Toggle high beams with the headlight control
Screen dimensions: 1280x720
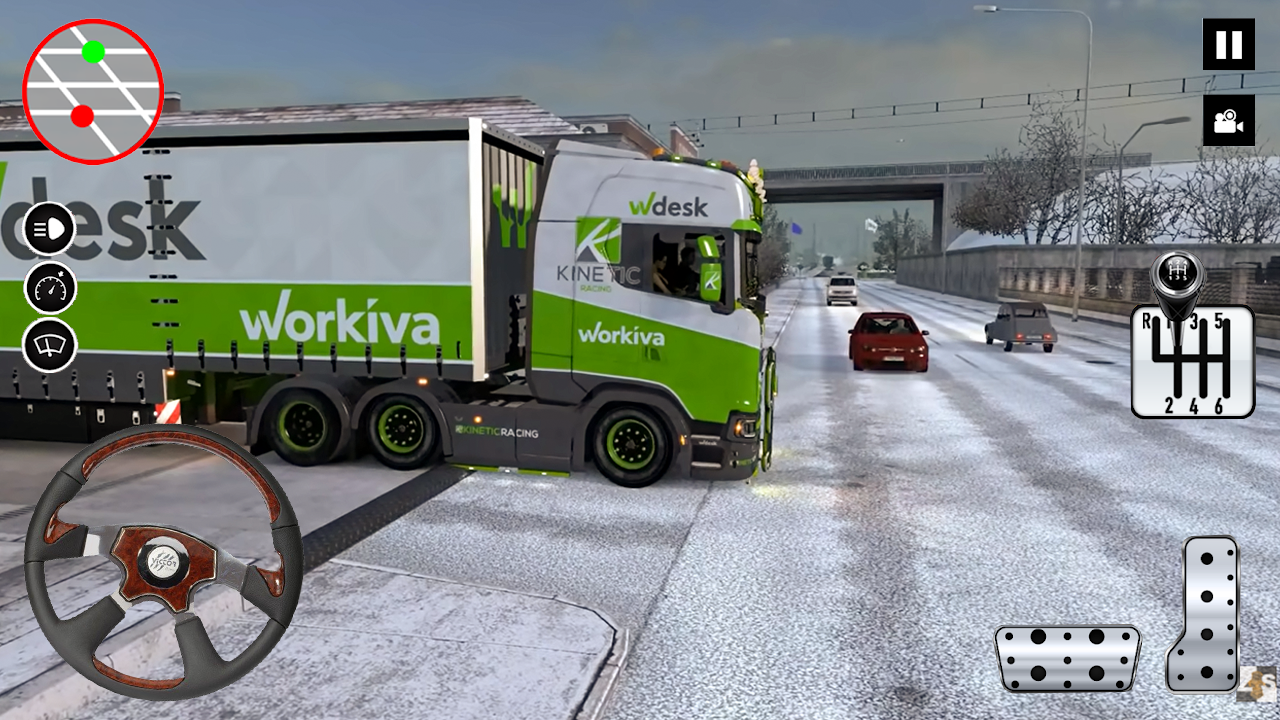click(x=48, y=227)
